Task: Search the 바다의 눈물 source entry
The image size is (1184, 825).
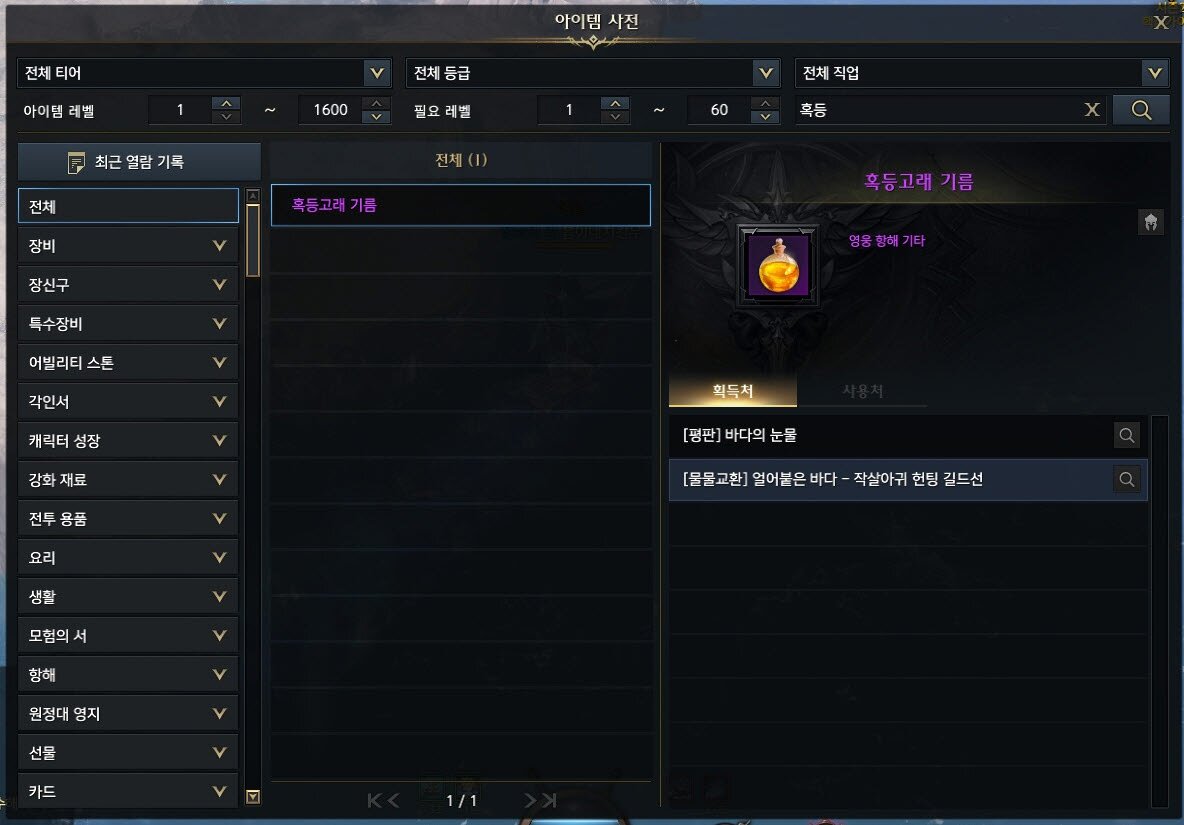Action: 1127,435
